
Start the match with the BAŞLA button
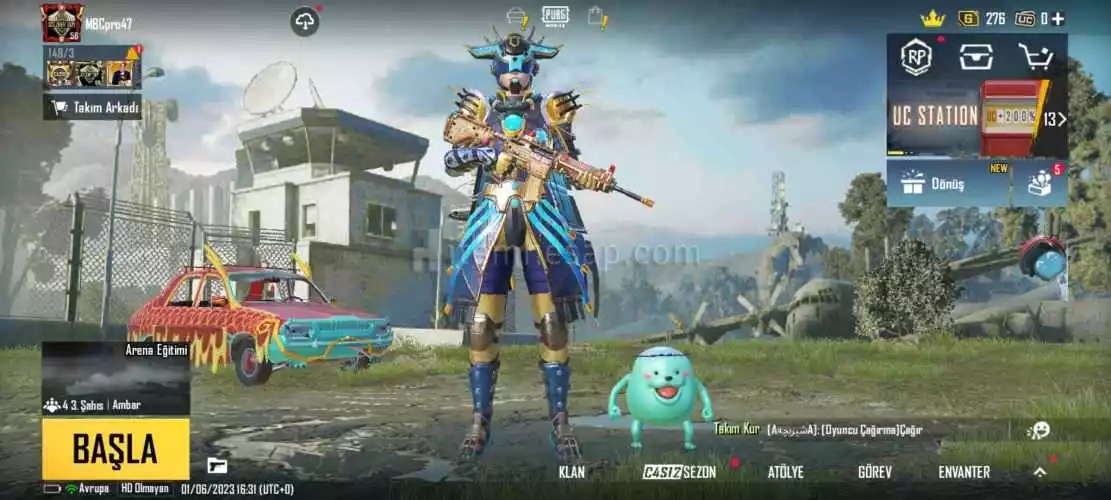pos(115,449)
